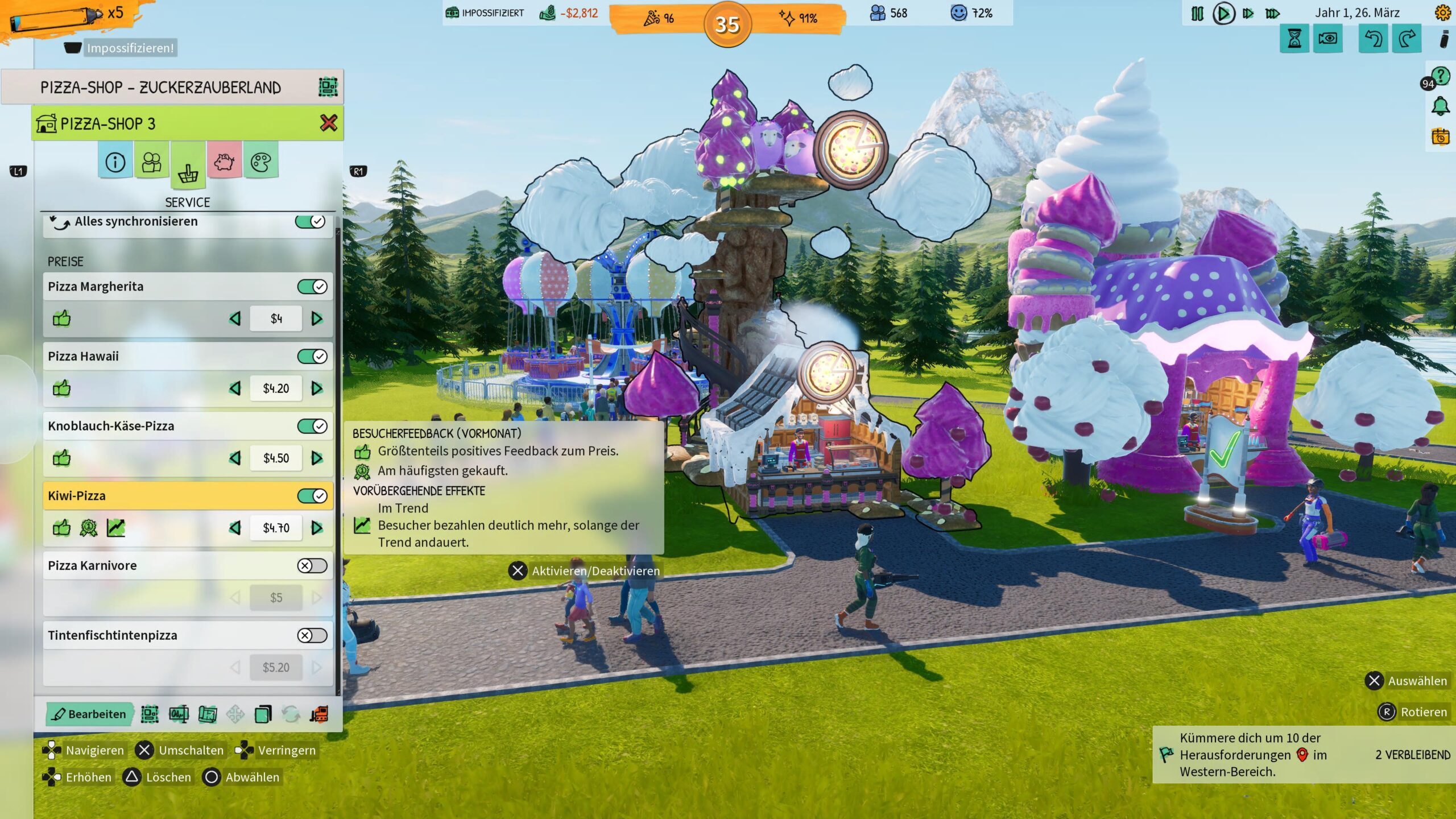Open the settings gear
Image resolution: width=1456 pixels, height=819 pixels.
pos(1442,13)
